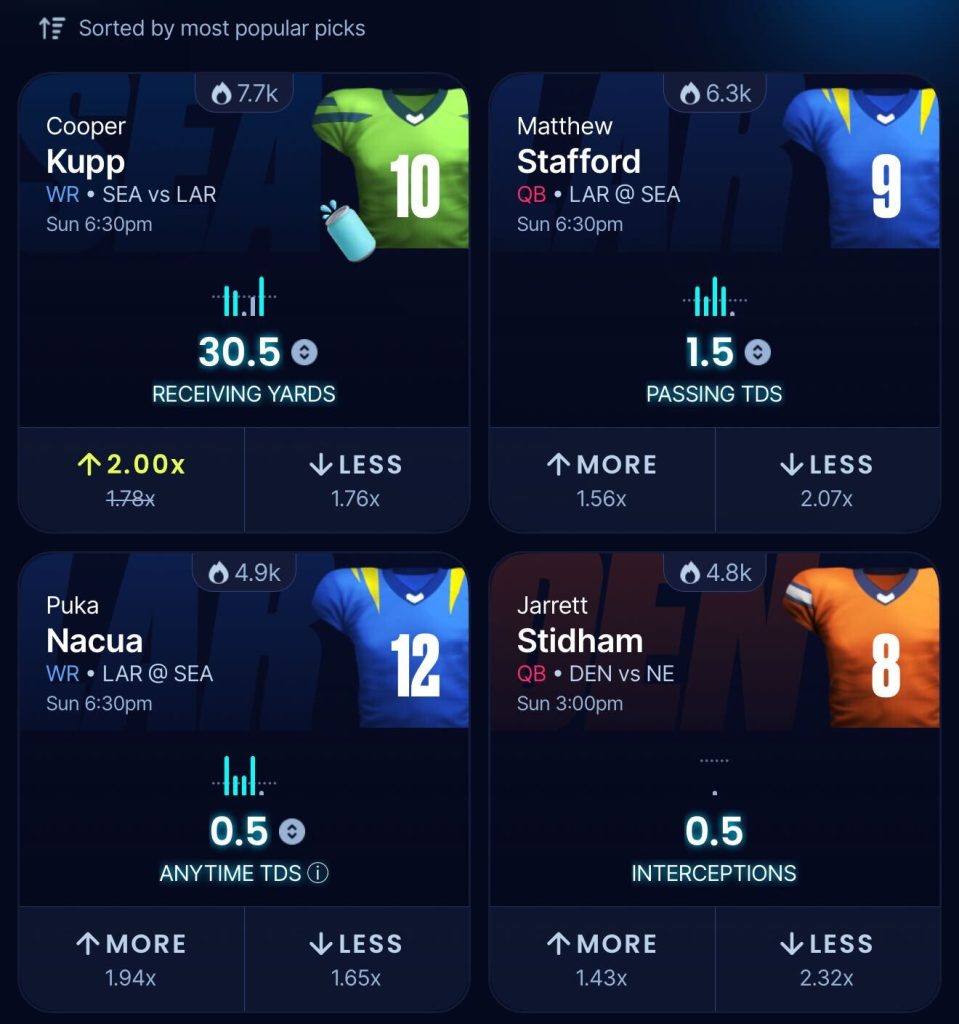Choose Less 2.32x on Stidham interceptions
The width and height of the screenshot is (959, 1024).
(826, 958)
